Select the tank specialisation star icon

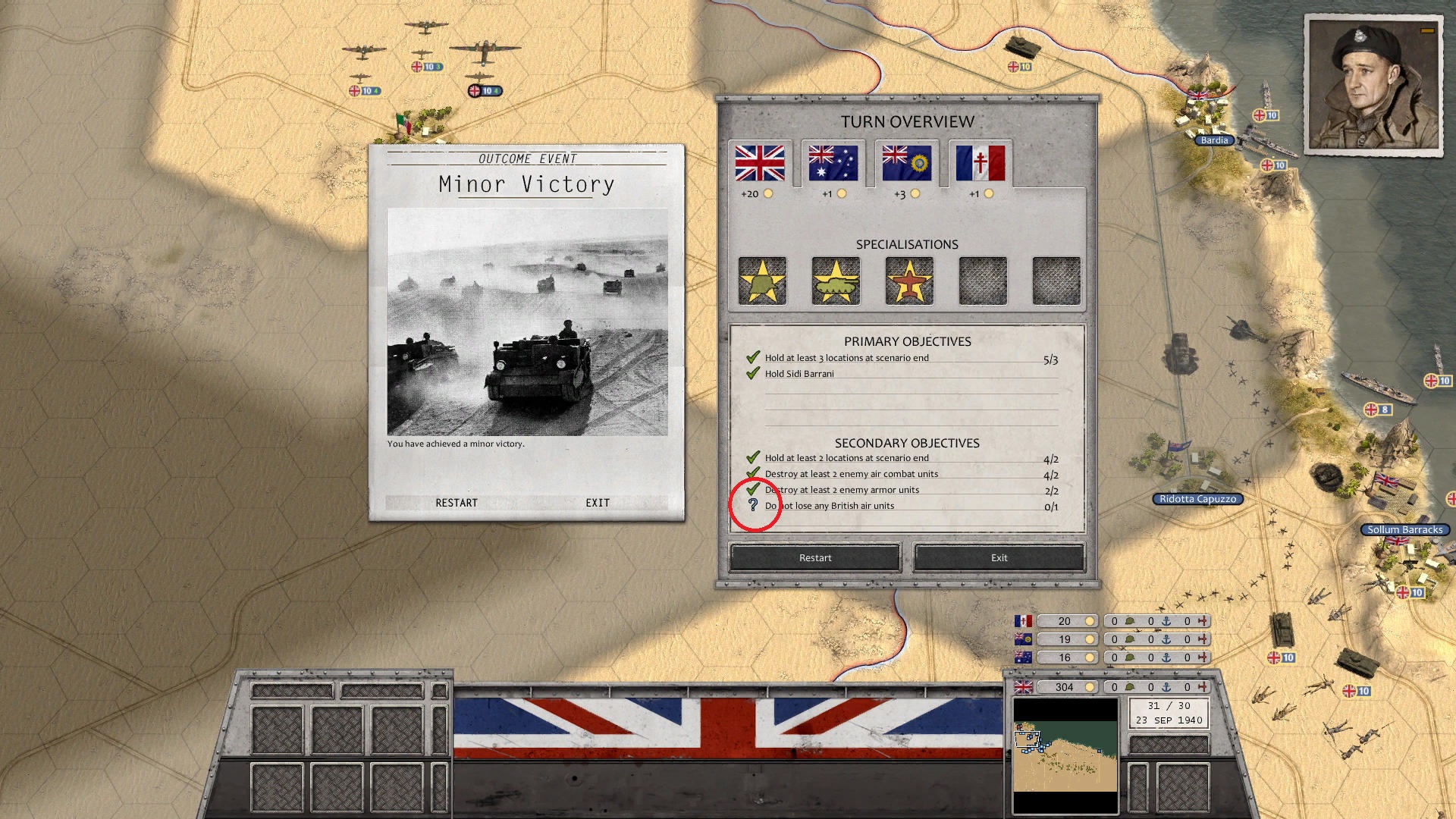[834, 281]
